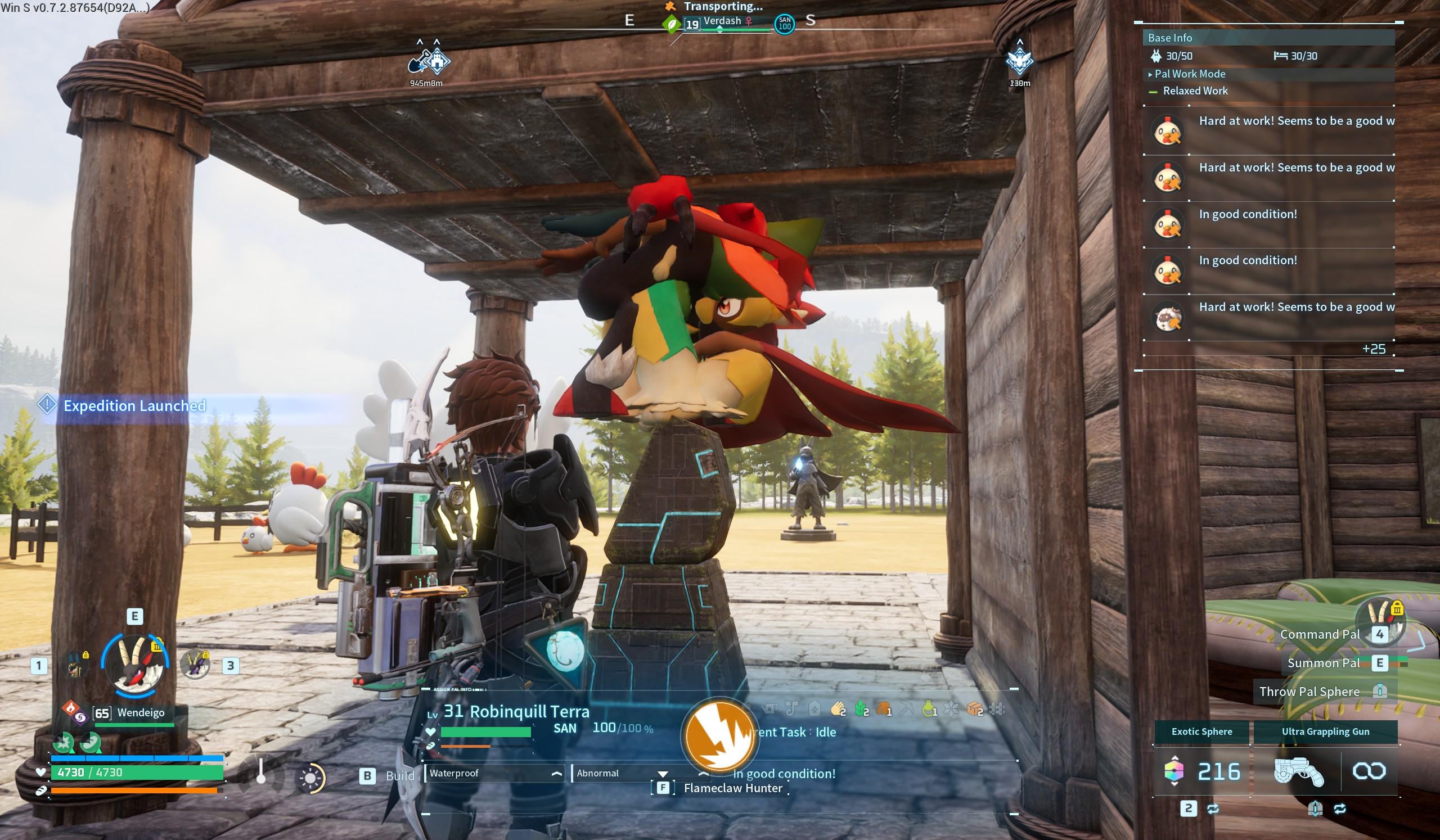
Task: Open the Base Info panel header
Action: 1169,38
